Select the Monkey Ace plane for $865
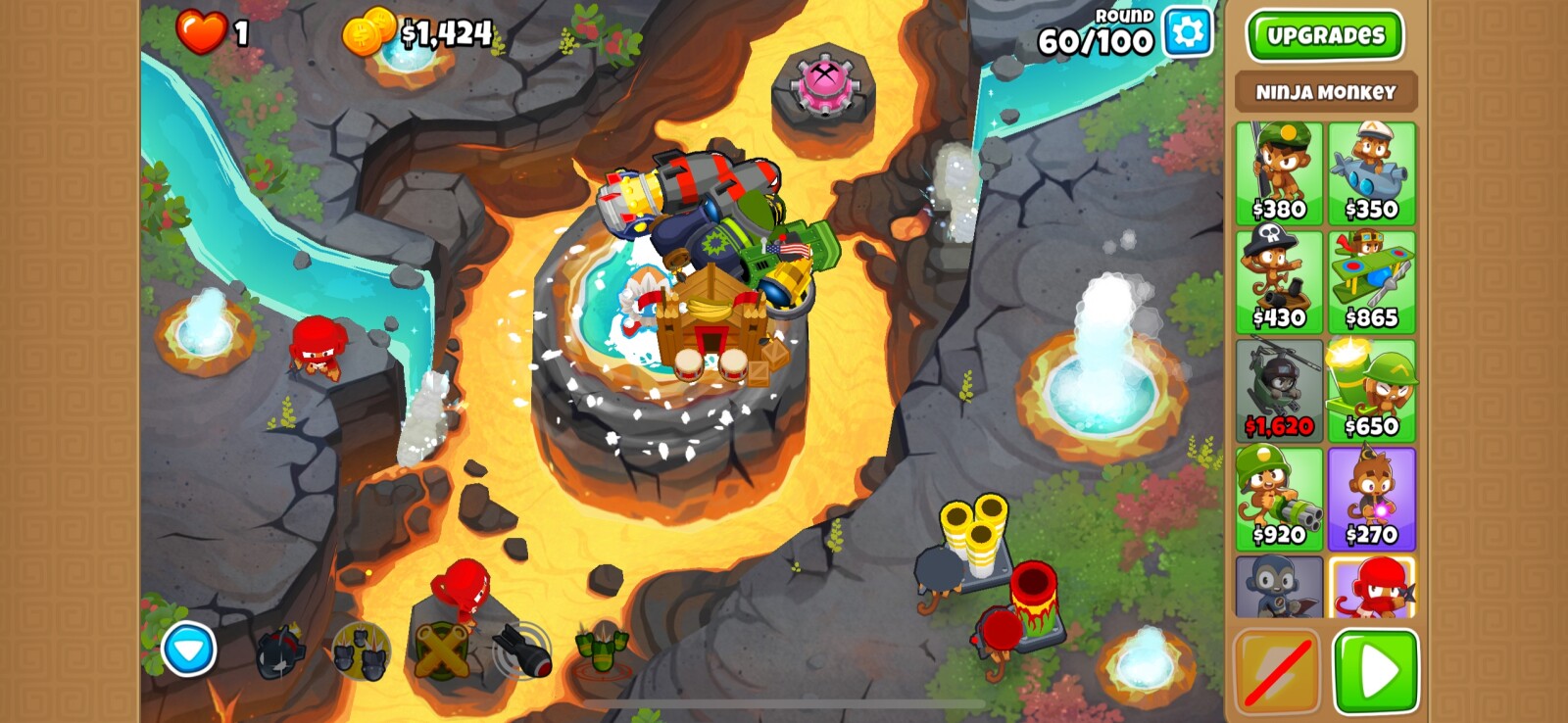The height and width of the screenshot is (723, 1568). pos(1371,282)
